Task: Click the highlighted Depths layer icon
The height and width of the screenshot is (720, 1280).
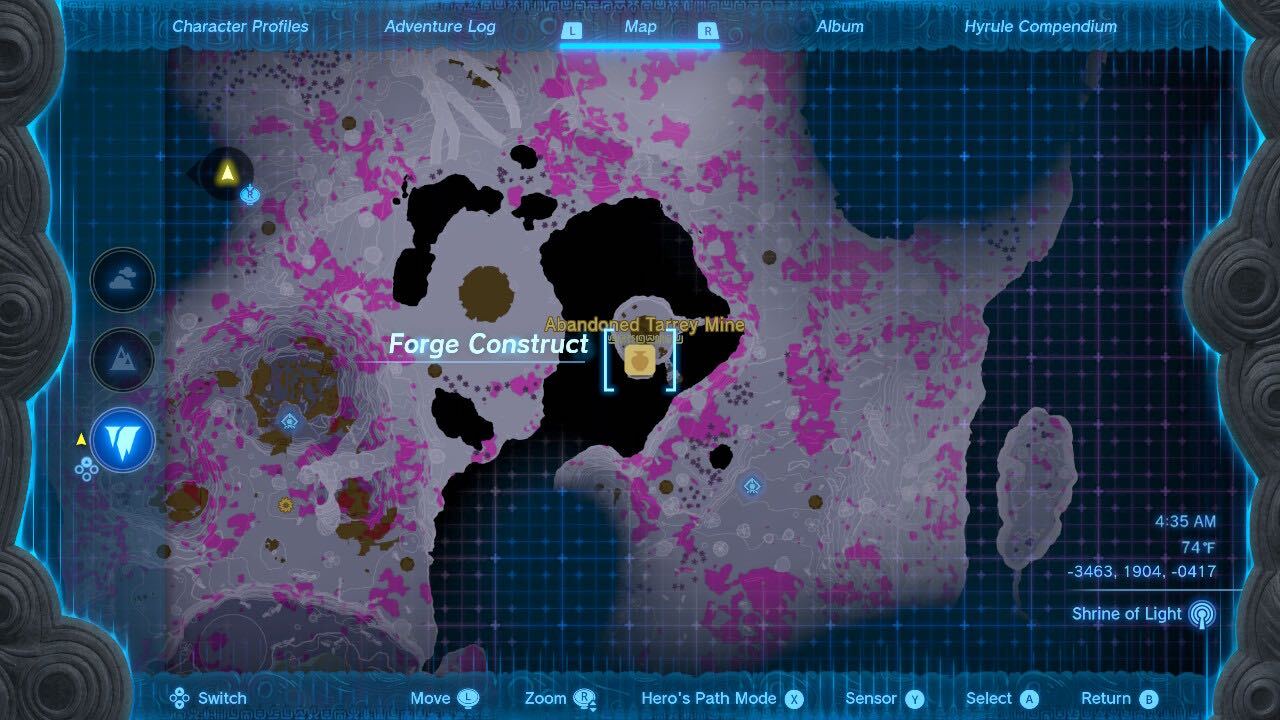Action: 121,440
